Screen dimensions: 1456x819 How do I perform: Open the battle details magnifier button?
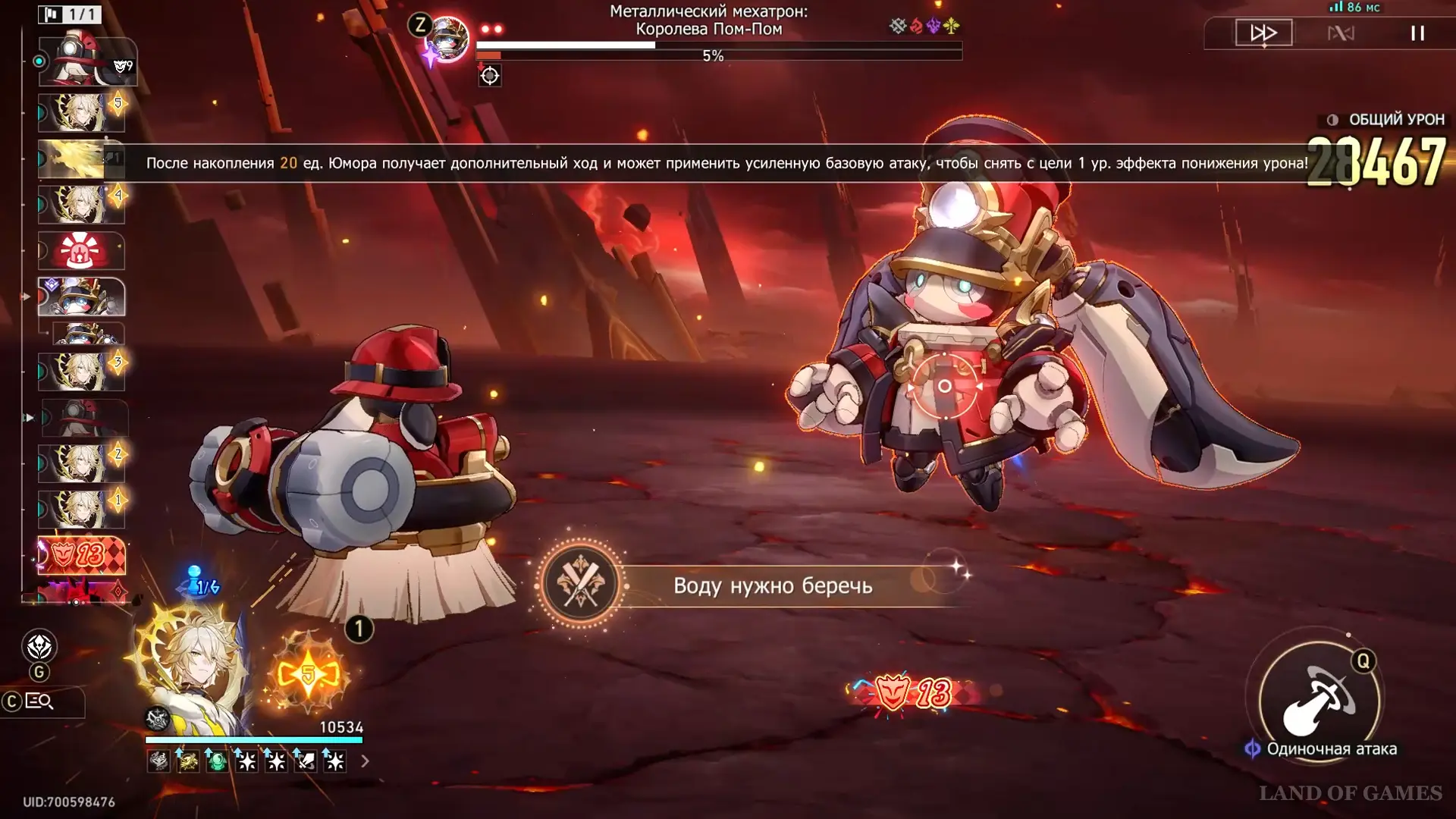39,702
